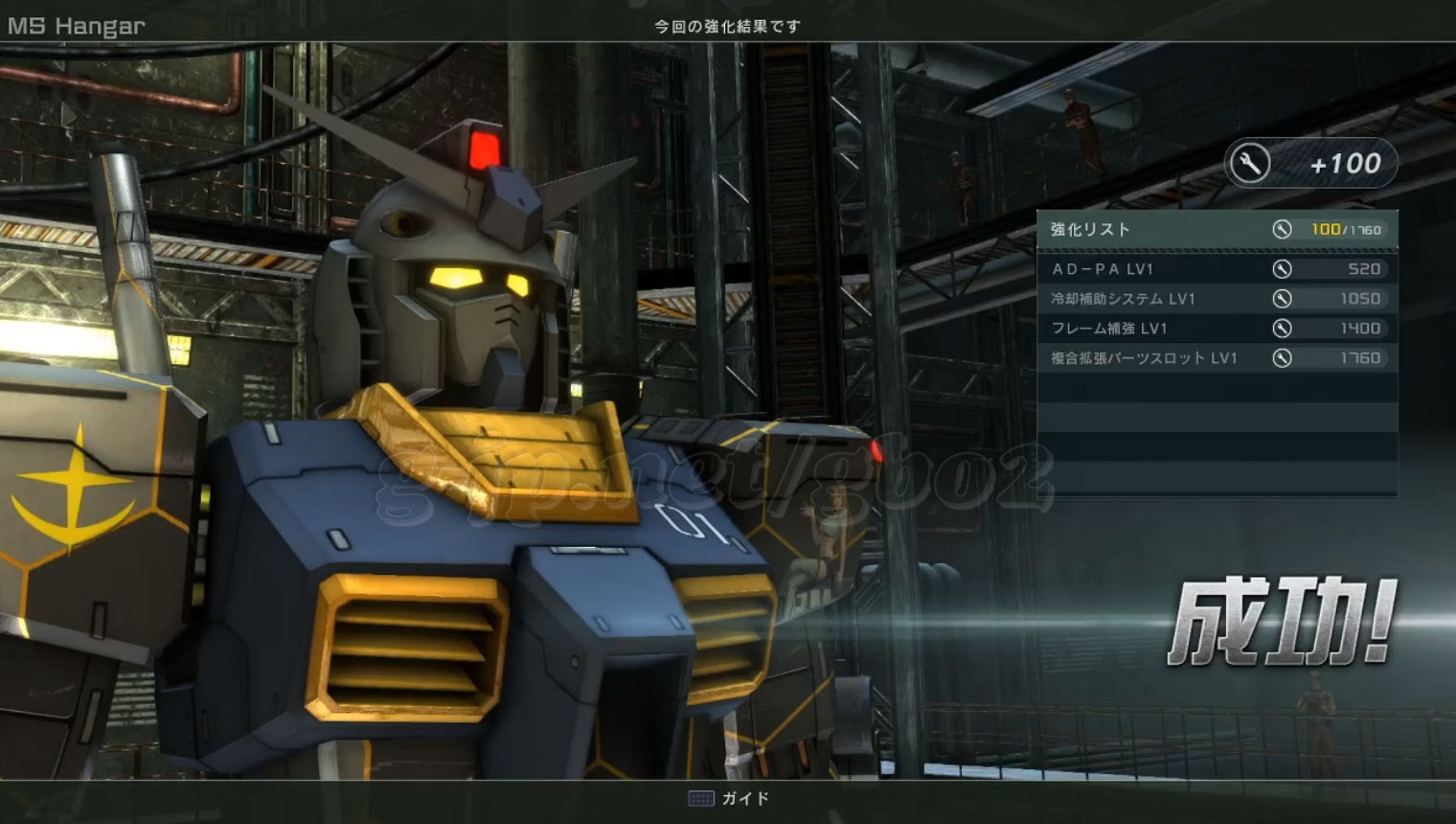Open the ガイド guide at the bottom

[x=729, y=798]
